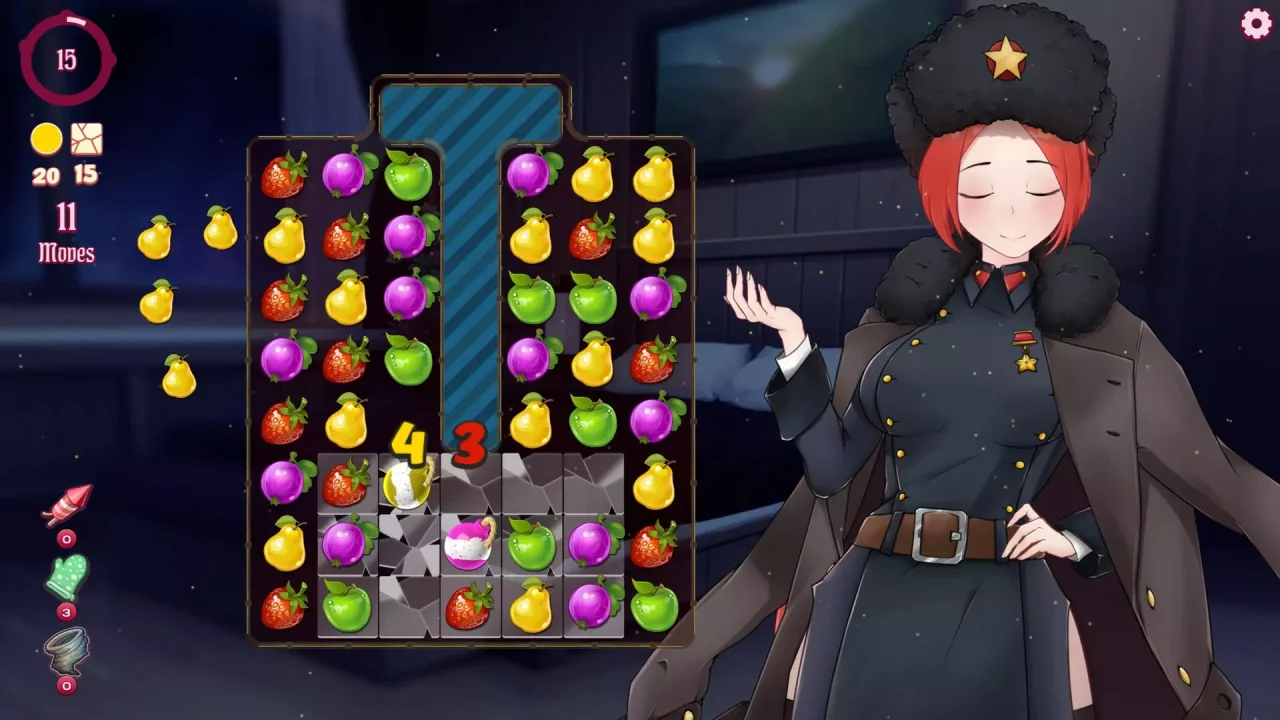Click the yellow coin goal icon

click(45, 140)
